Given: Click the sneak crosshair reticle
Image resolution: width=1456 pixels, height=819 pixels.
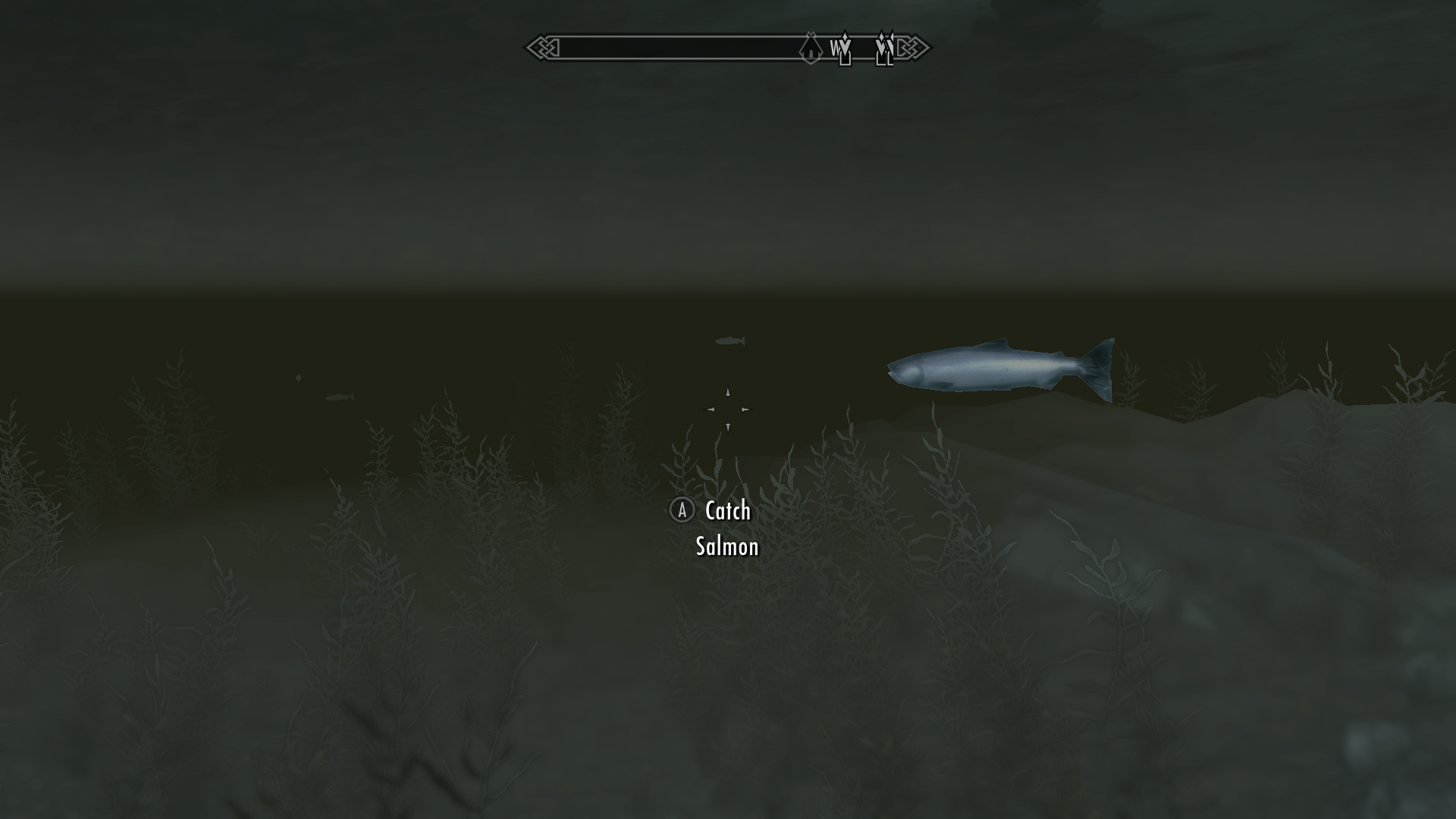Looking at the screenshot, I should pyautogui.click(x=728, y=409).
